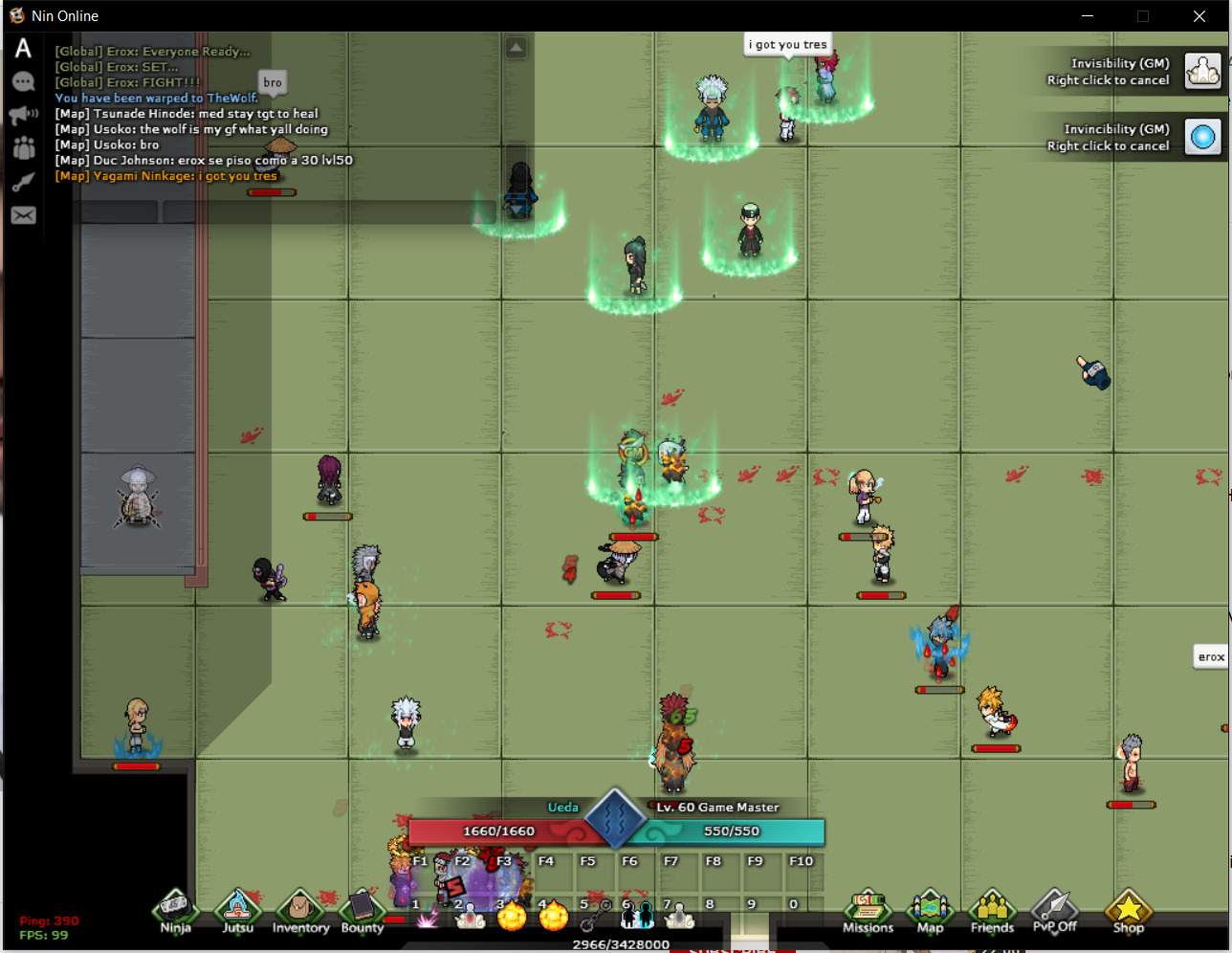Use the chain tool in hotbar slot 5
The width and height of the screenshot is (1232, 953).
(596, 917)
